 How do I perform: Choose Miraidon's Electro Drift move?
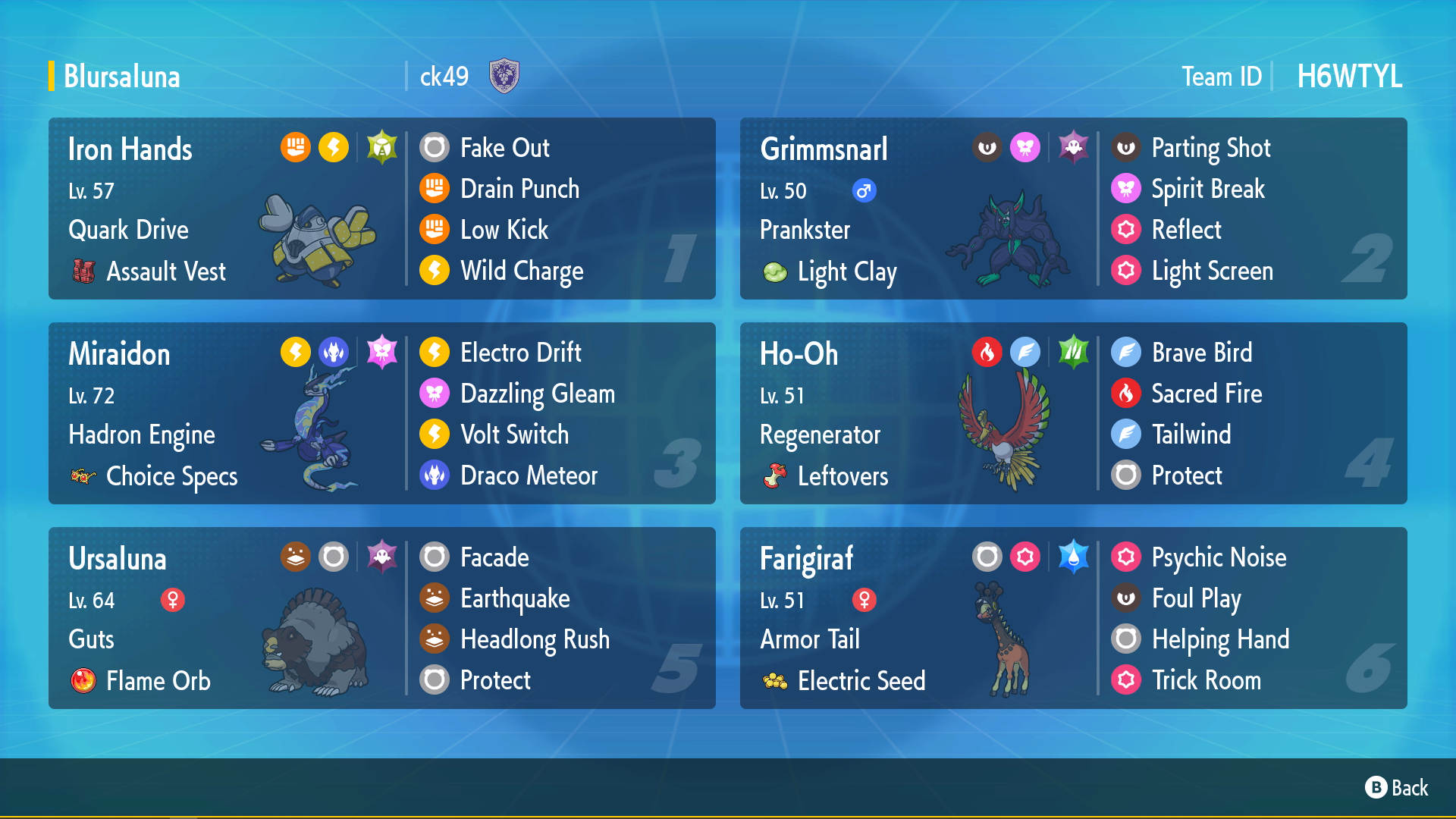point(520,353)
